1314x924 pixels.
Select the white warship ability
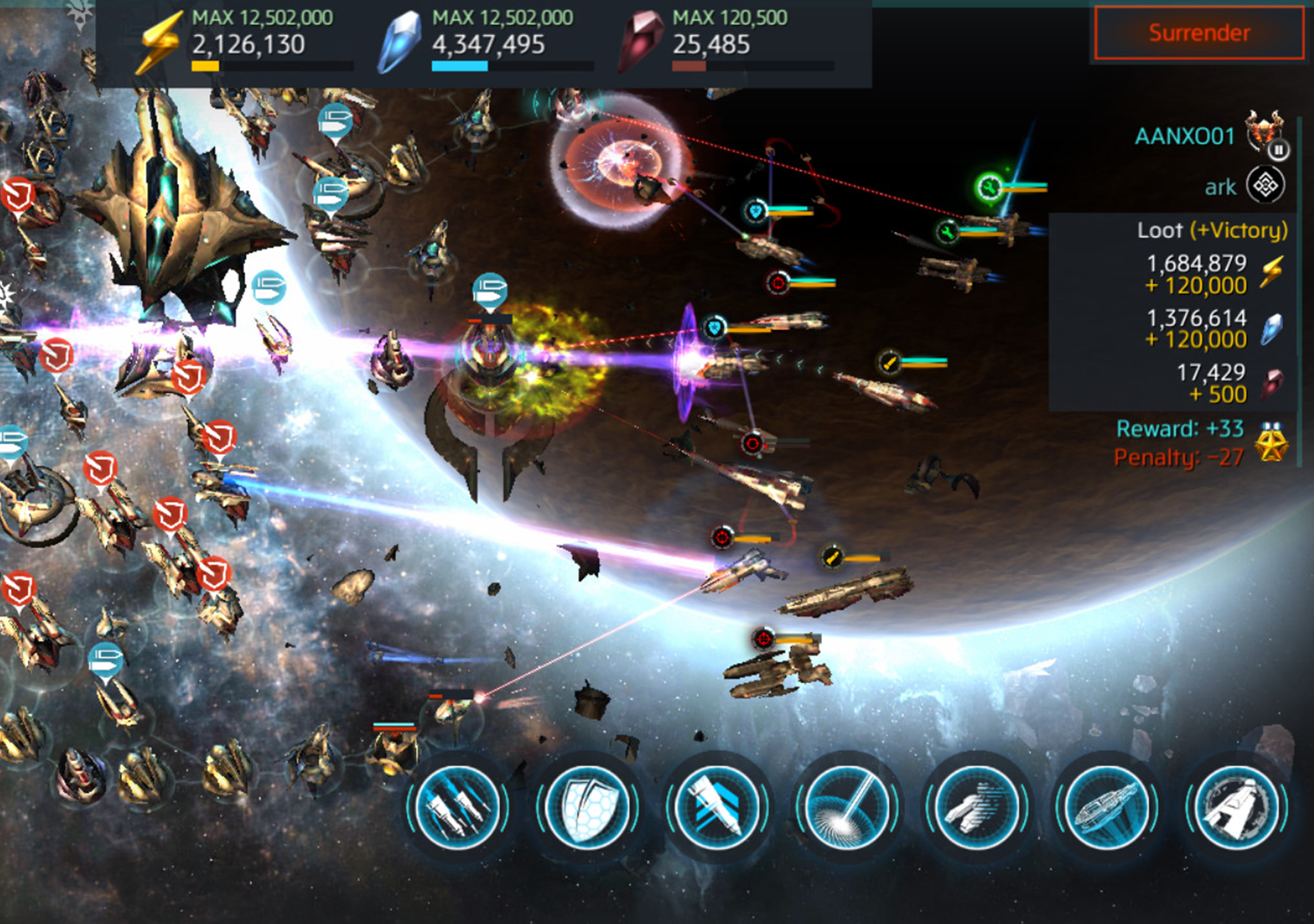[x=1236, y=808]
